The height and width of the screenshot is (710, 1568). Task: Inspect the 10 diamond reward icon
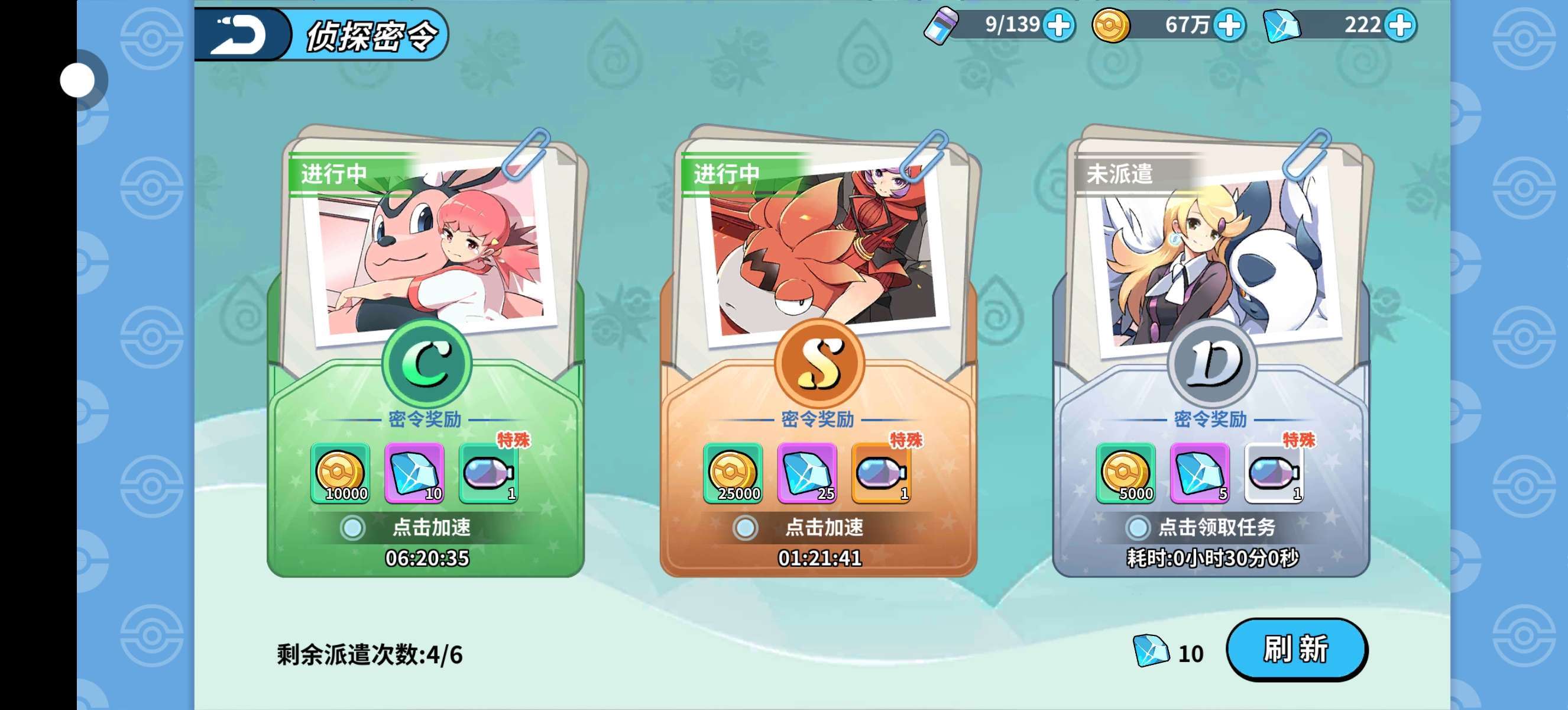coord(414,474)
